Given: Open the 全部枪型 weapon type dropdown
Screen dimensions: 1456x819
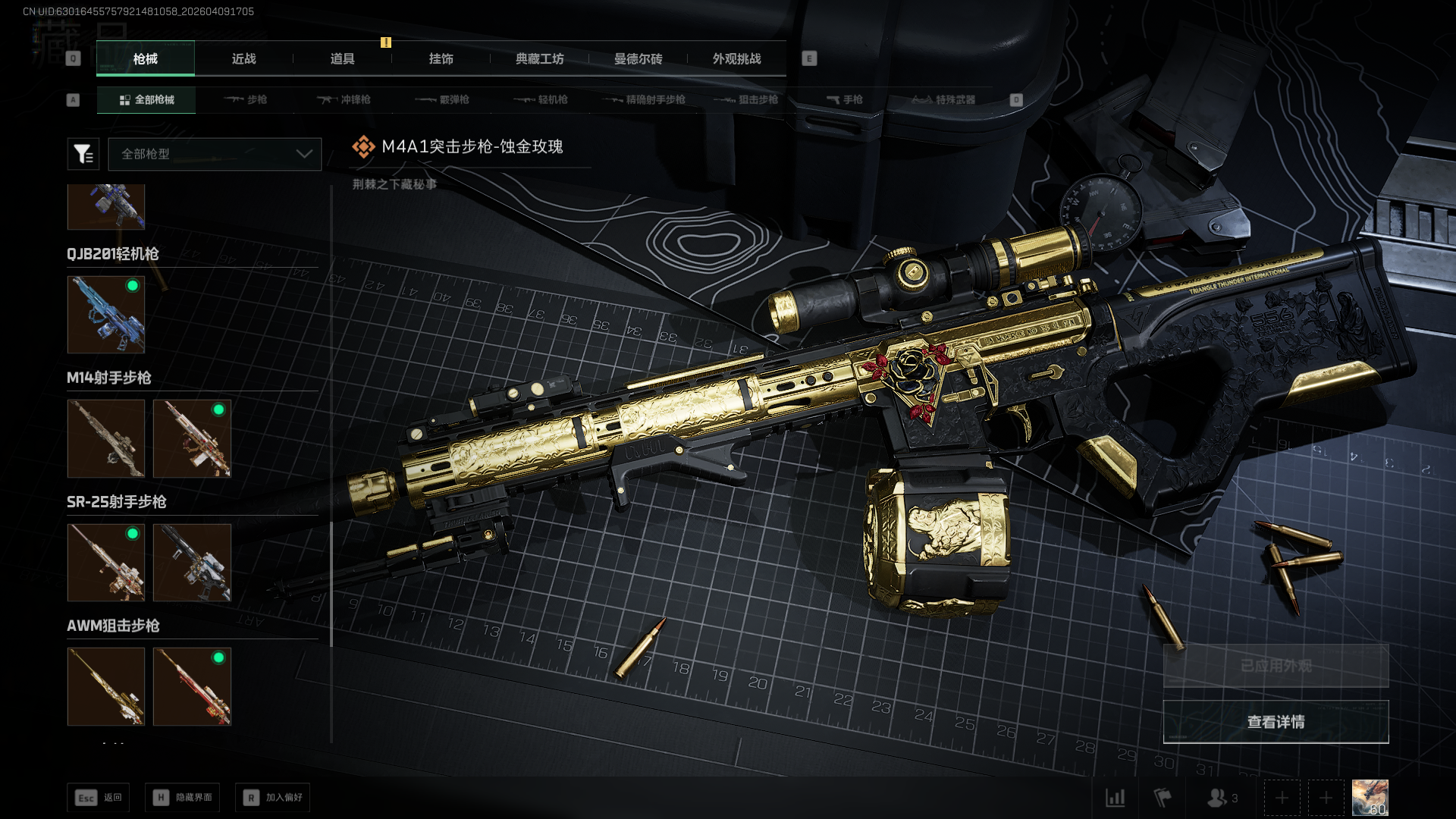Looking at the screenshot, I should (x=215, y=154).
